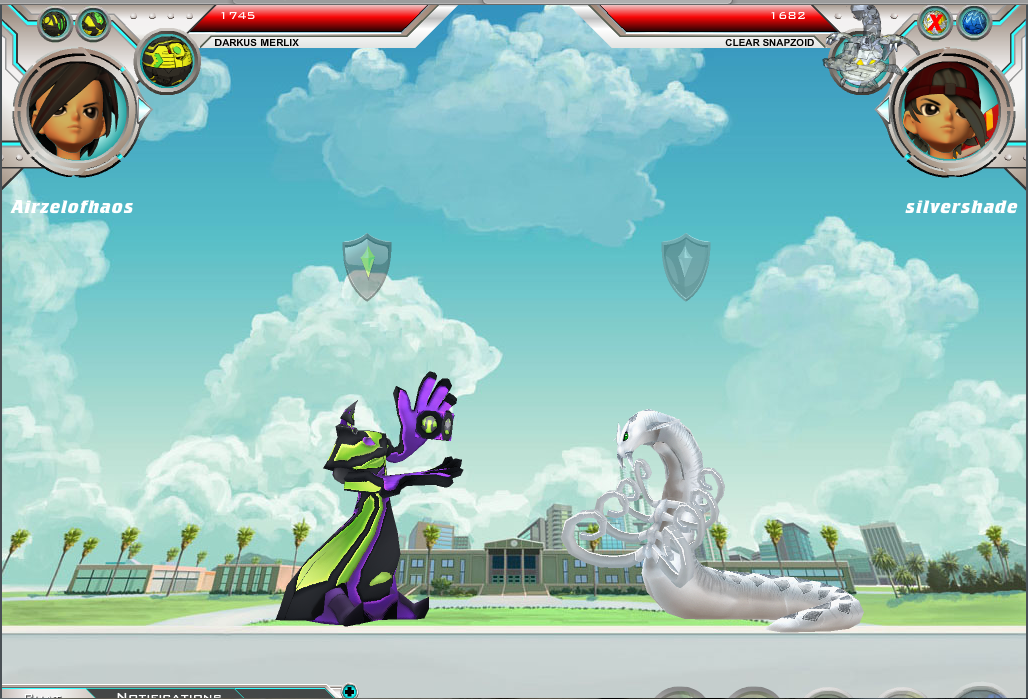Viewport: 1028px width, 699px height.
Task: Click the small plus button beside Notifications
Action: (349, 691)
